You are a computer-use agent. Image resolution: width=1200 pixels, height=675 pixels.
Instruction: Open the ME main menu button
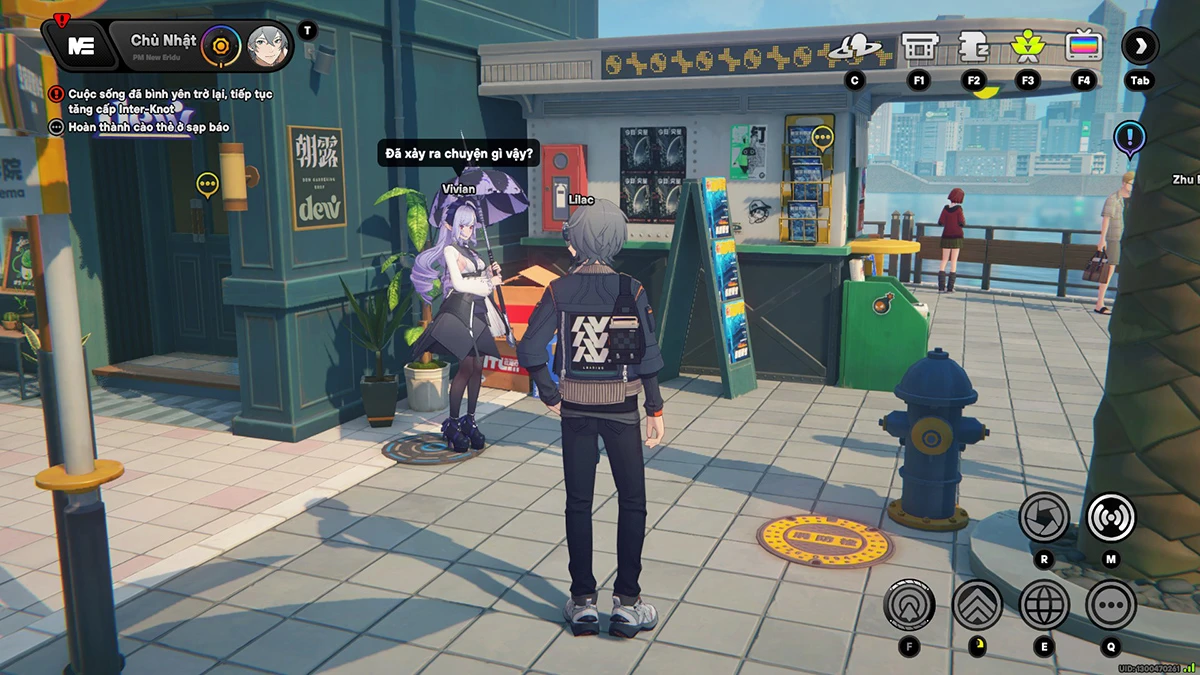[80, 45]
